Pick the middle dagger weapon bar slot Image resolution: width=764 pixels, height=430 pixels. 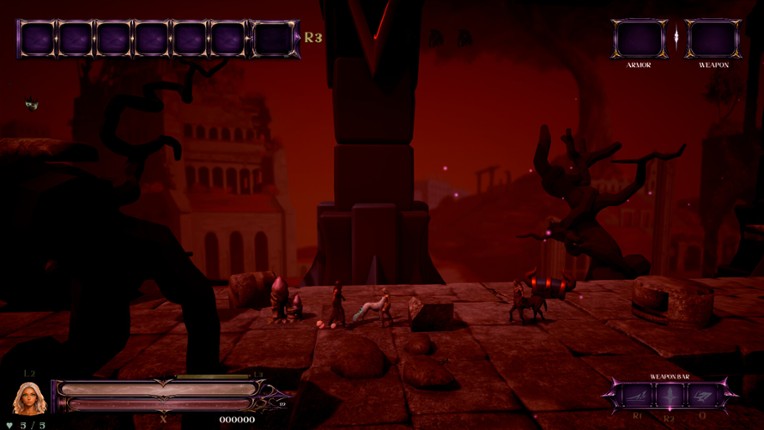coord(670,396)
